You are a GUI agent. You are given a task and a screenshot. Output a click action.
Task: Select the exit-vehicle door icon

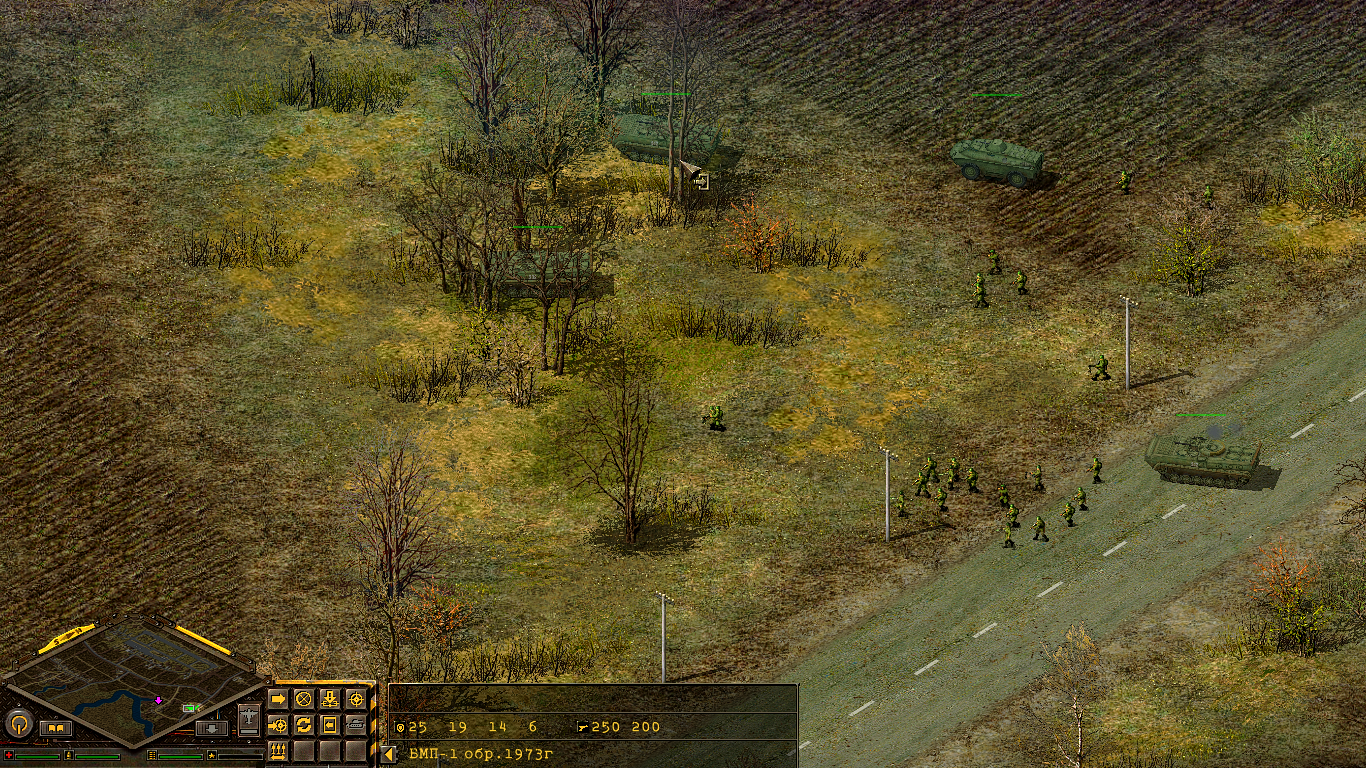pyautogui.click(x=329, y=725)
